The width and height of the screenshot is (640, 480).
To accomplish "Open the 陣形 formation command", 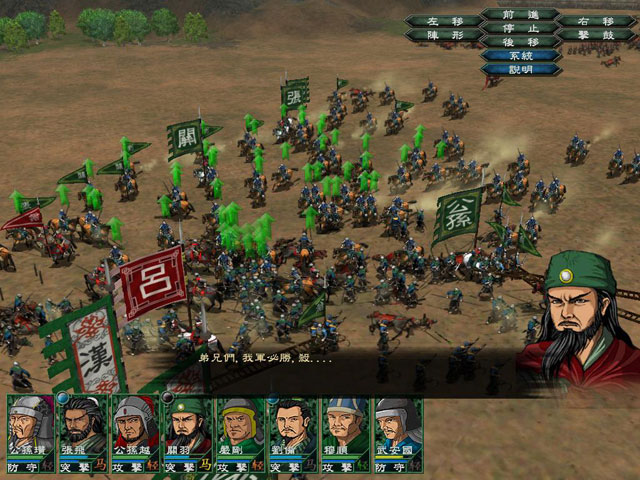I will [441, 35].
